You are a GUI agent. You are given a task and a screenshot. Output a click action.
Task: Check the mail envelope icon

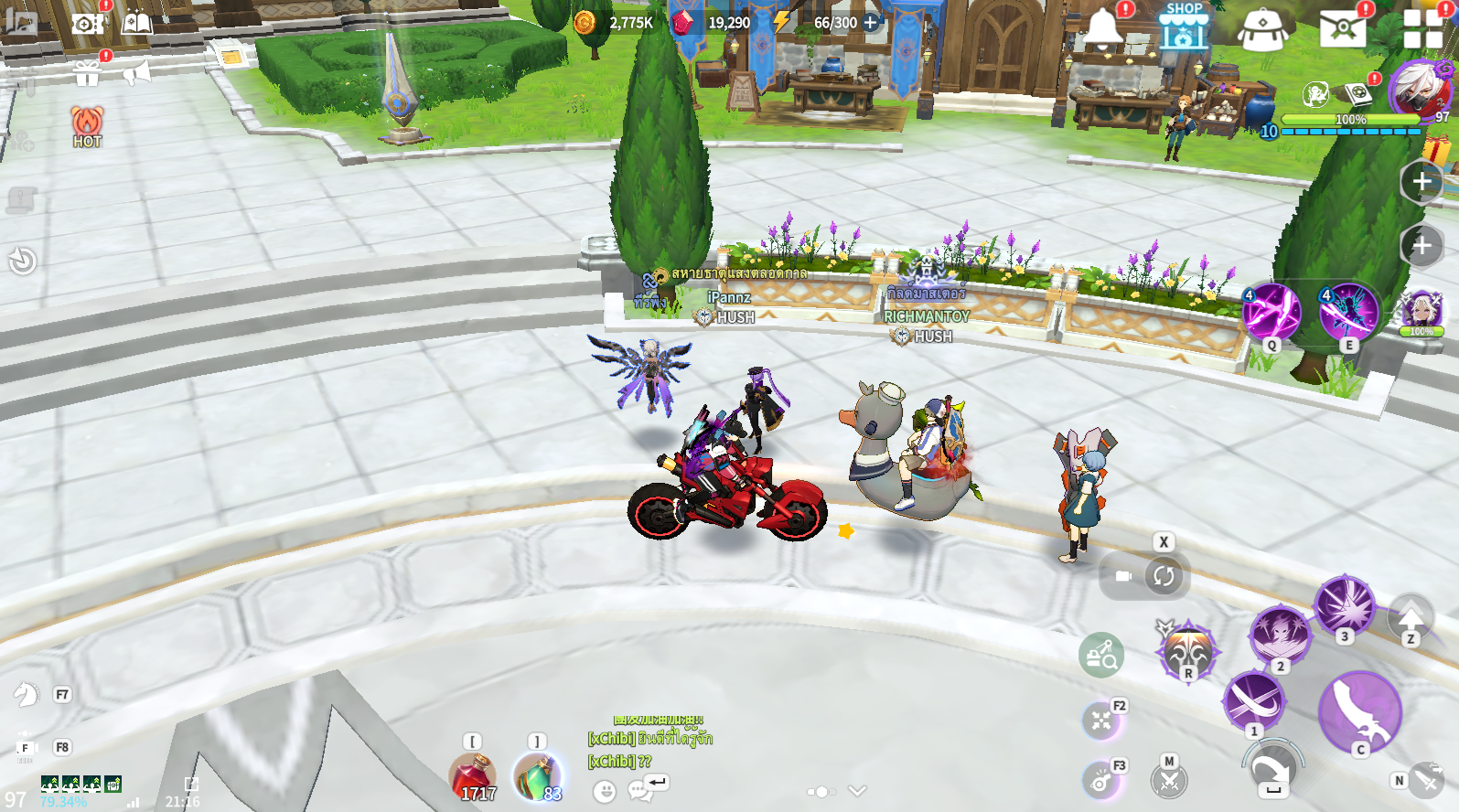pos(1342,28)
